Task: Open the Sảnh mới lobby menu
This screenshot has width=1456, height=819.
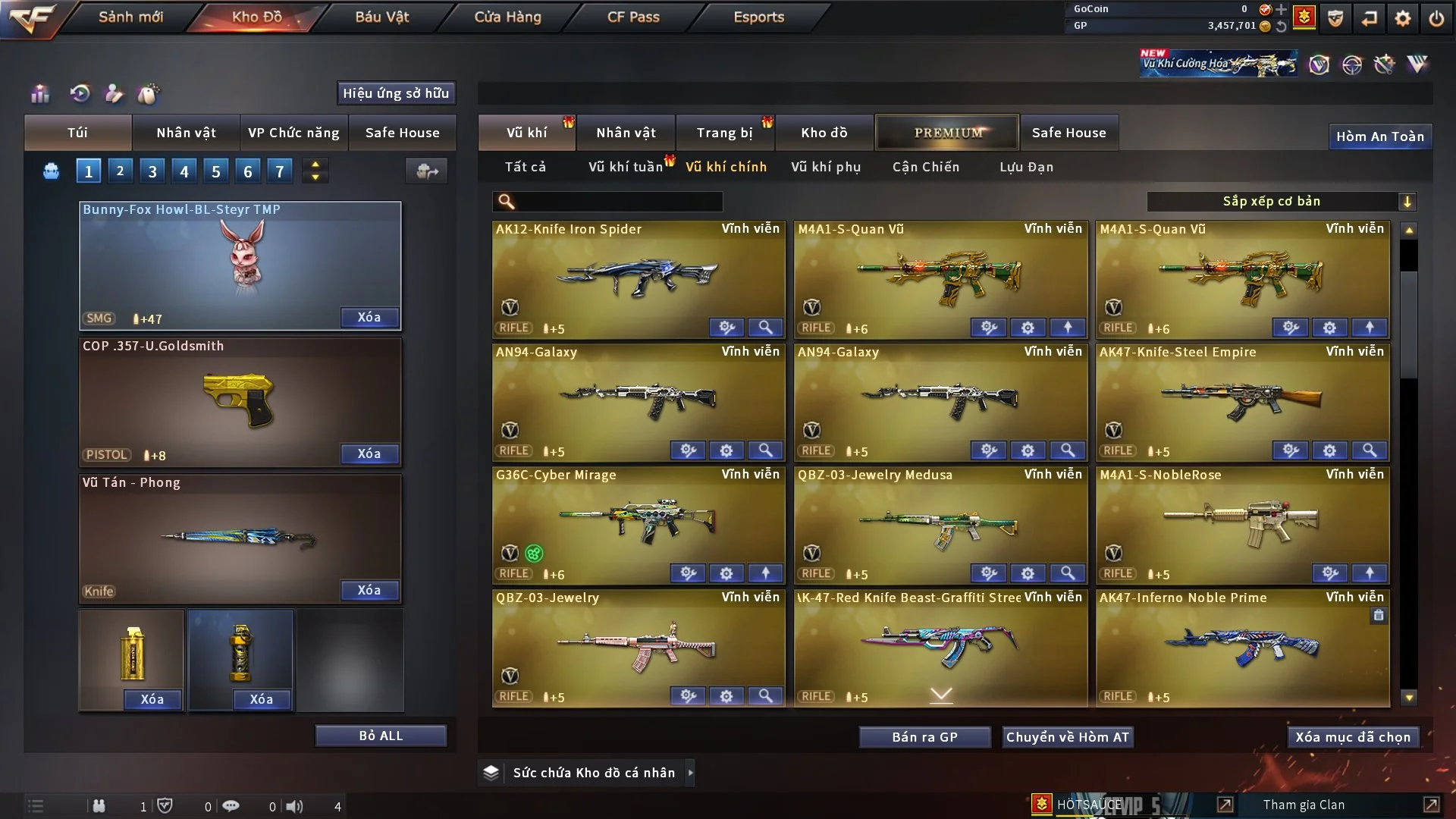Action: click(x=130, y=17)
